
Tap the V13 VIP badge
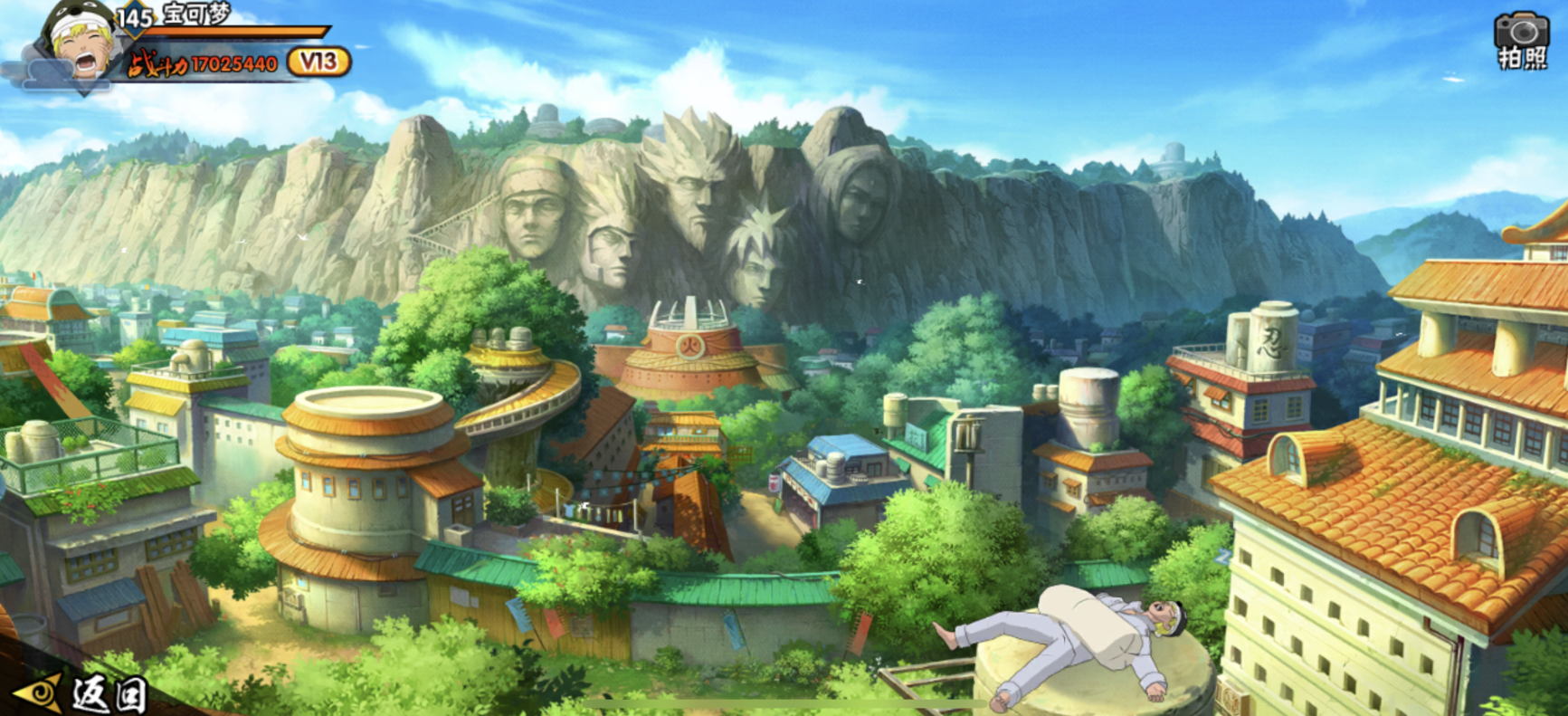coord(318,62)
